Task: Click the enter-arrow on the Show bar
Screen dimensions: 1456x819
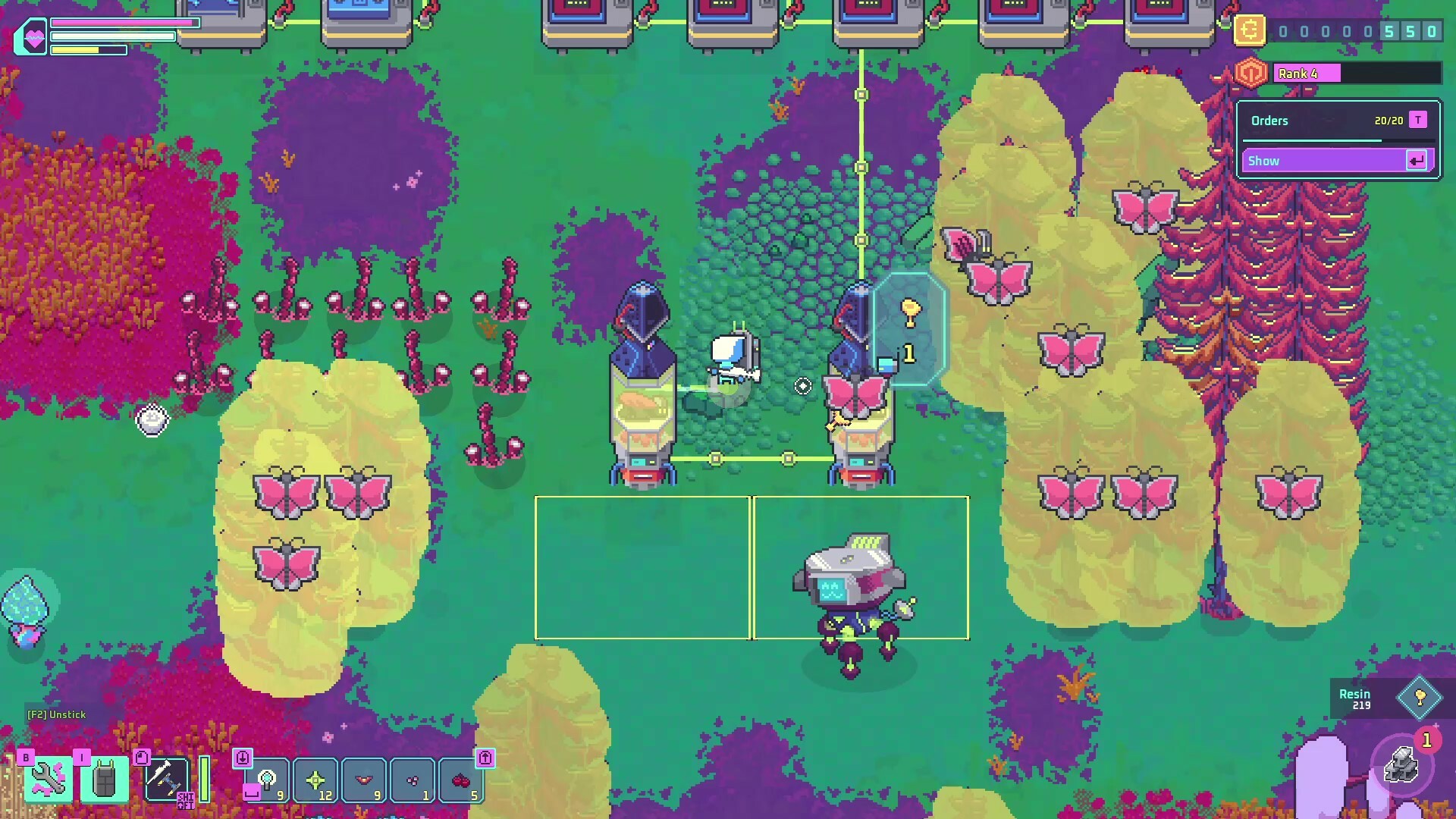Action: 1417,162
